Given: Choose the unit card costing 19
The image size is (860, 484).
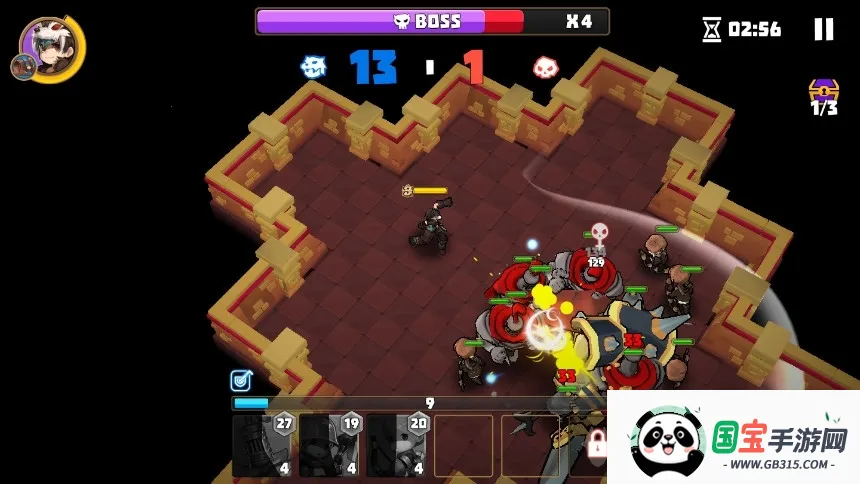Looking at the screenshot, I should point(329,445).
